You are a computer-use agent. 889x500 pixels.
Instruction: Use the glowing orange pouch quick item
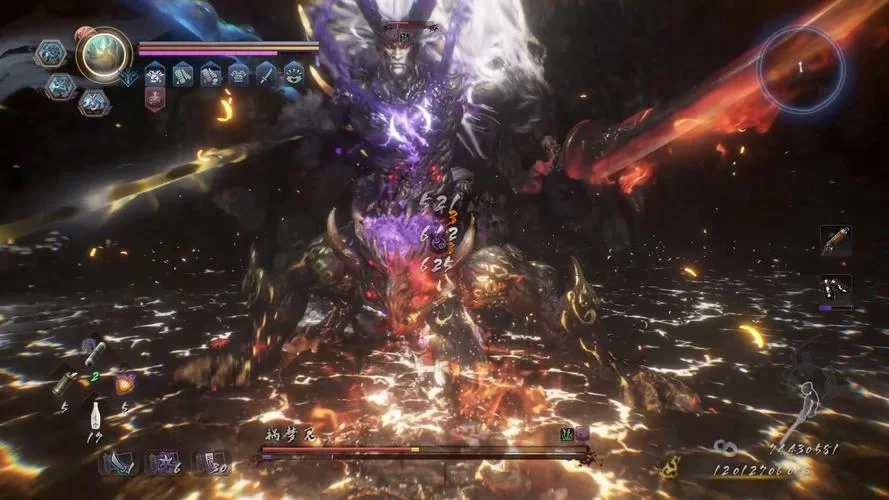point(125,382)
